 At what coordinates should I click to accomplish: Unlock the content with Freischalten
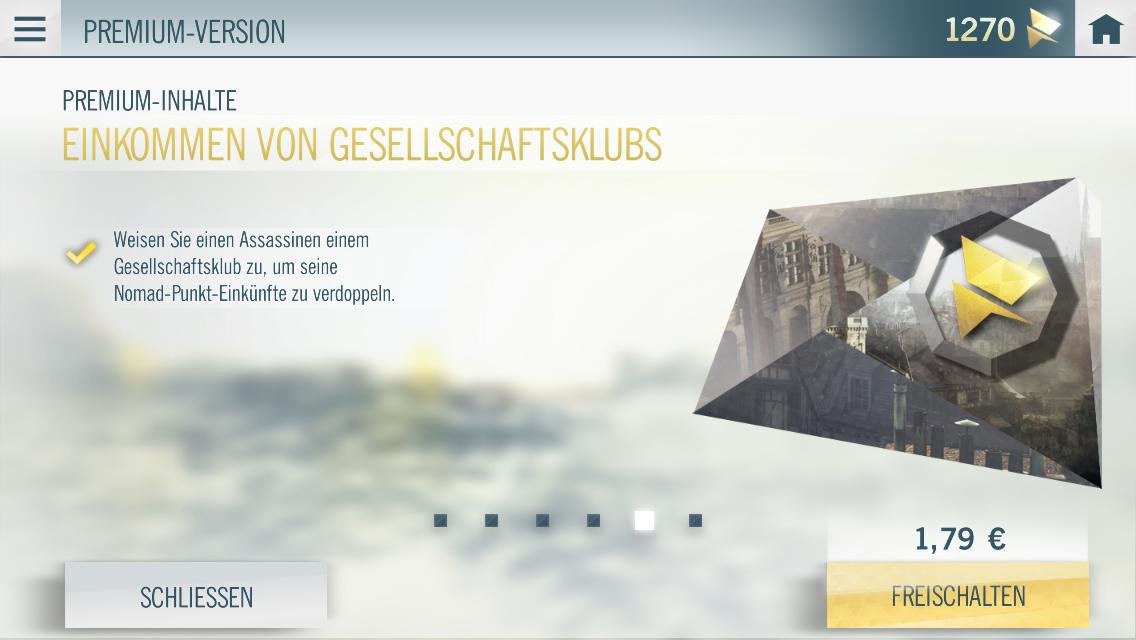pyautogui.click(x=958, y=596)
